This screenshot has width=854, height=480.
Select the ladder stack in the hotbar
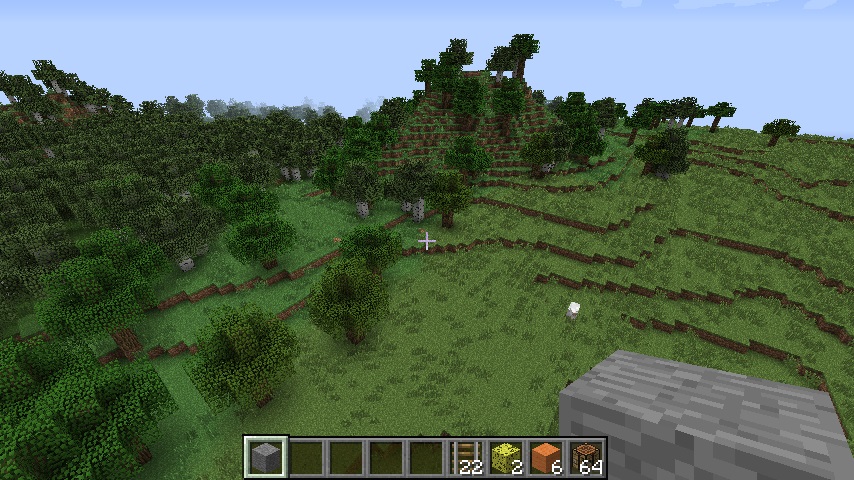point(467,457)
